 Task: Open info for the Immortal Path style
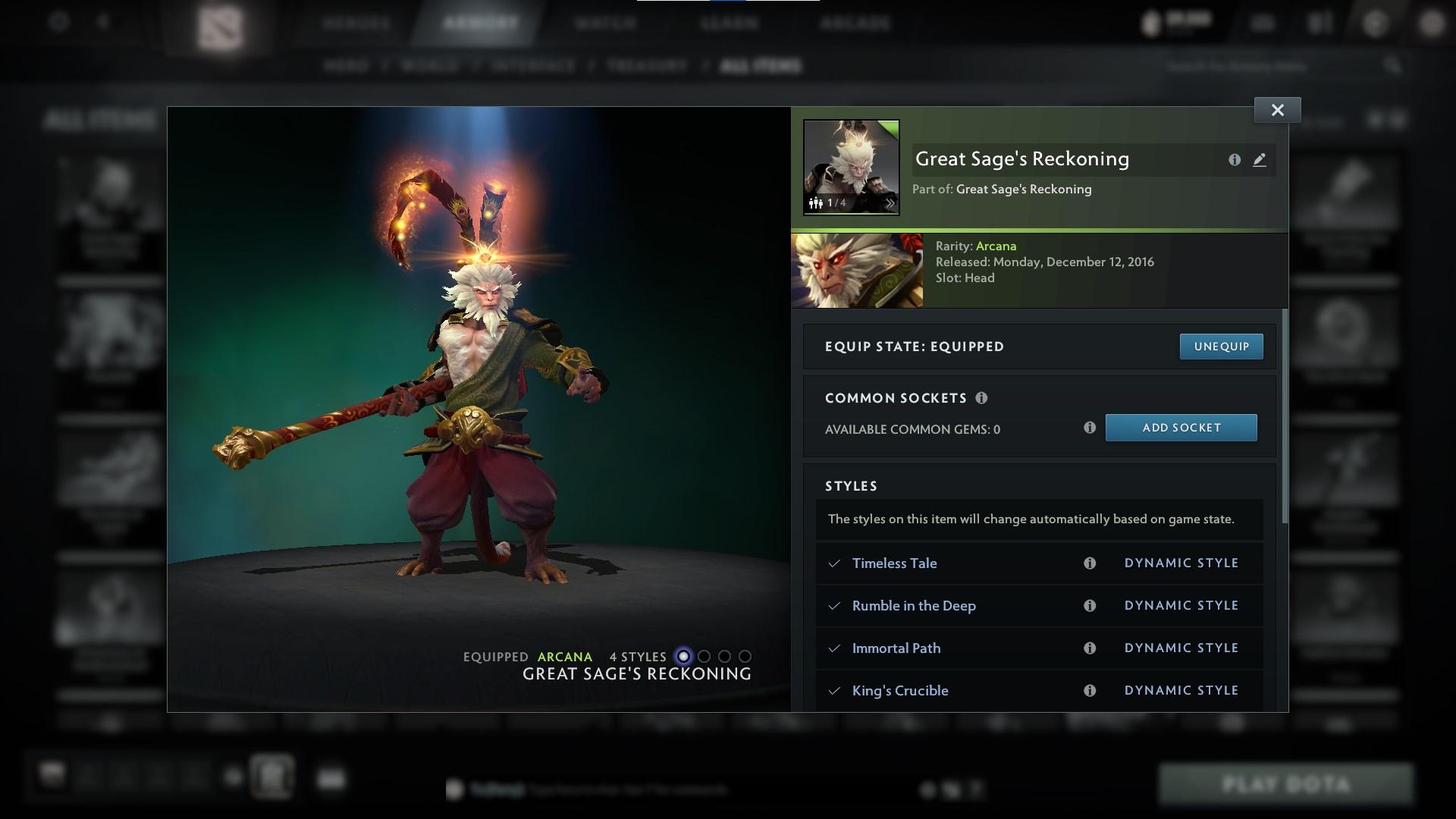click(1090, 648)
